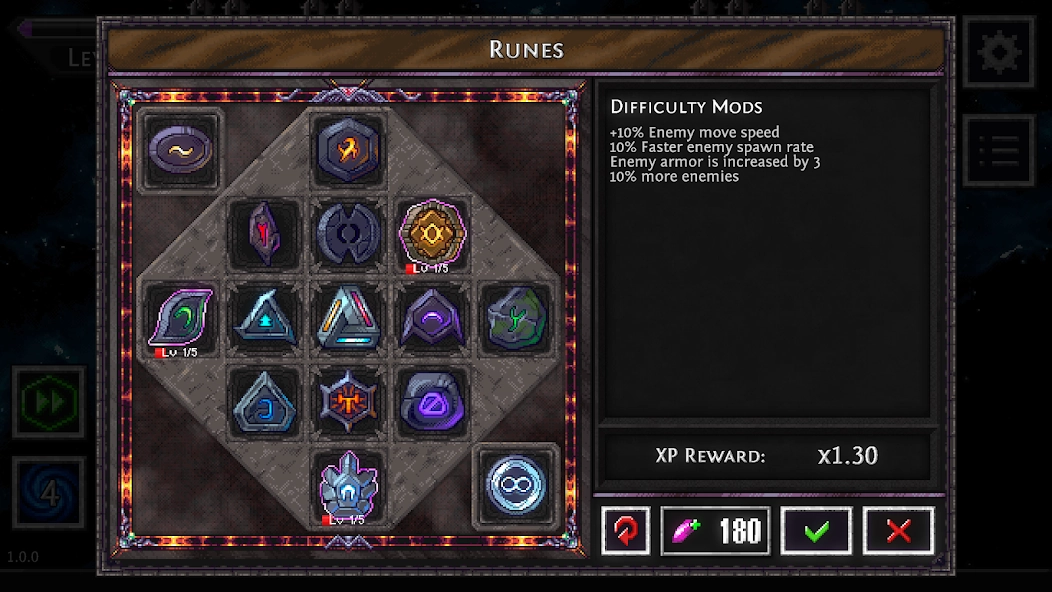The image size is (1052, 592).
Task: Open the gear settings button
Action: click(999, 51)
